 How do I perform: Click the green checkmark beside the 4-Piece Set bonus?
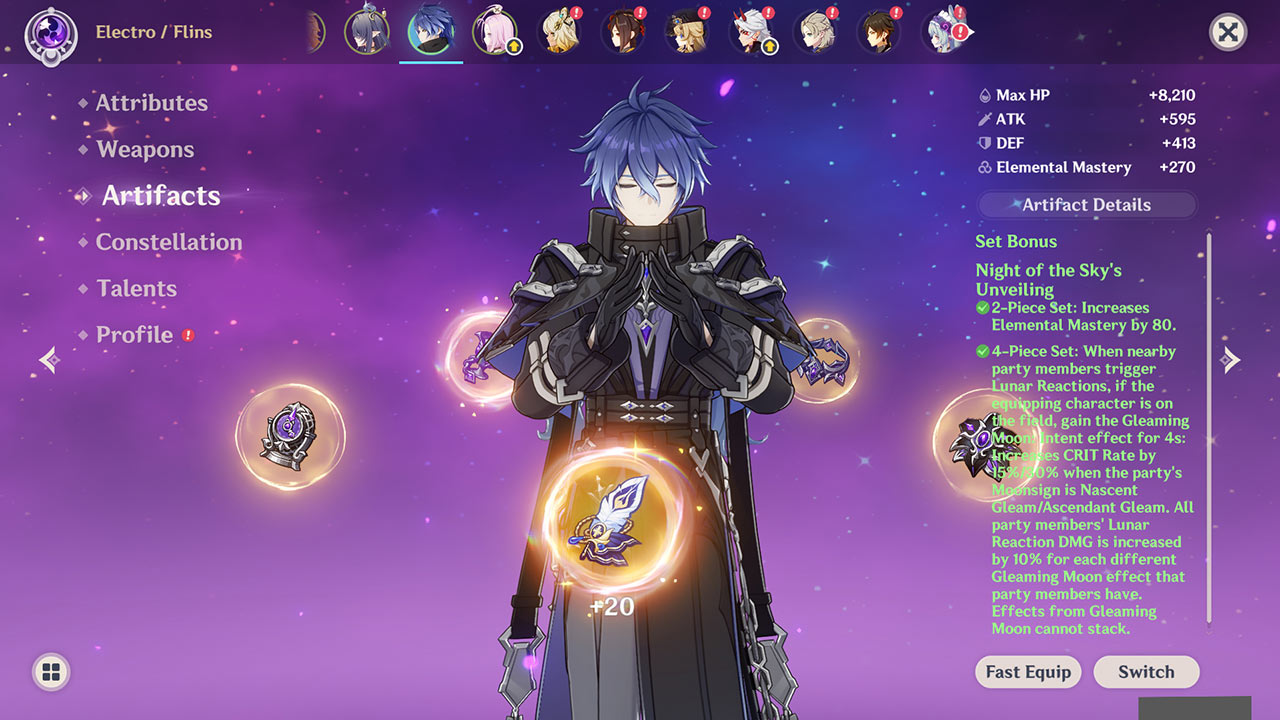(x=981, y=351)
